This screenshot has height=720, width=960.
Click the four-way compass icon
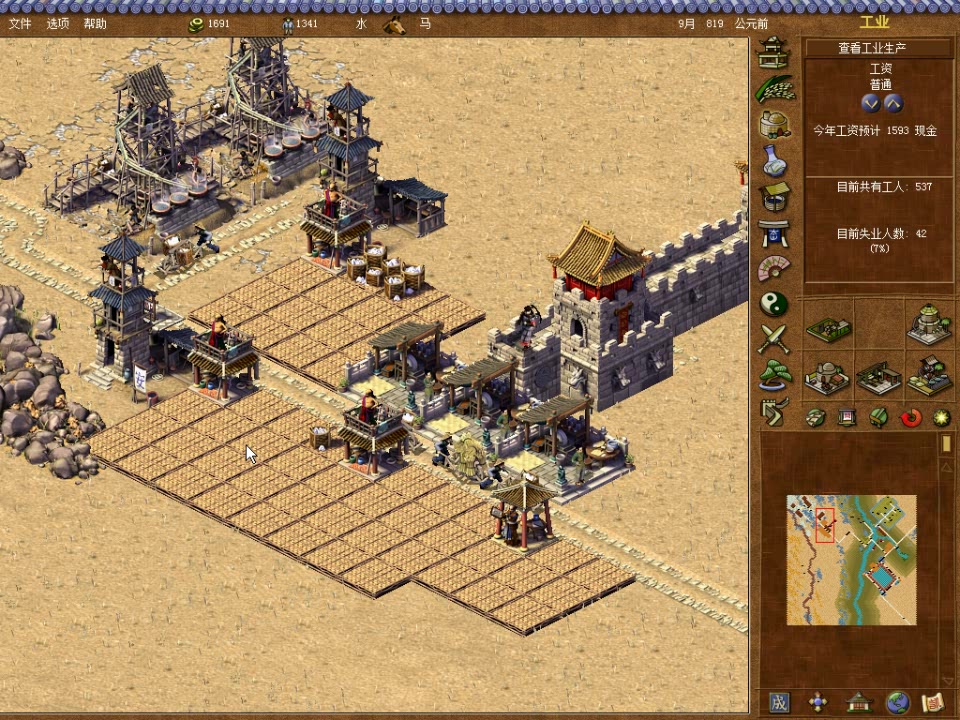click(818, 702)
